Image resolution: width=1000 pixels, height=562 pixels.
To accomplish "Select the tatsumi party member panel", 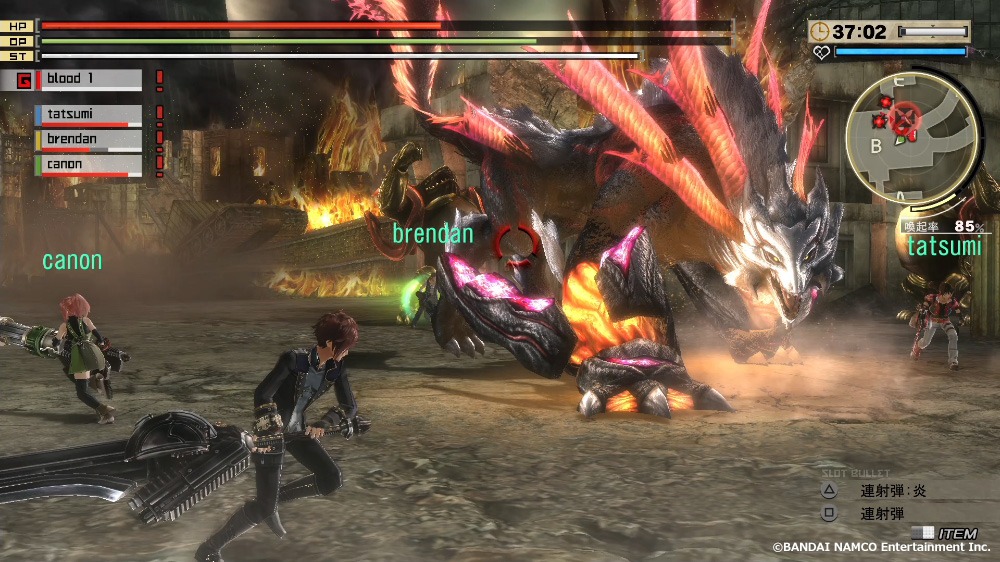I will click(x=88, y=115).
